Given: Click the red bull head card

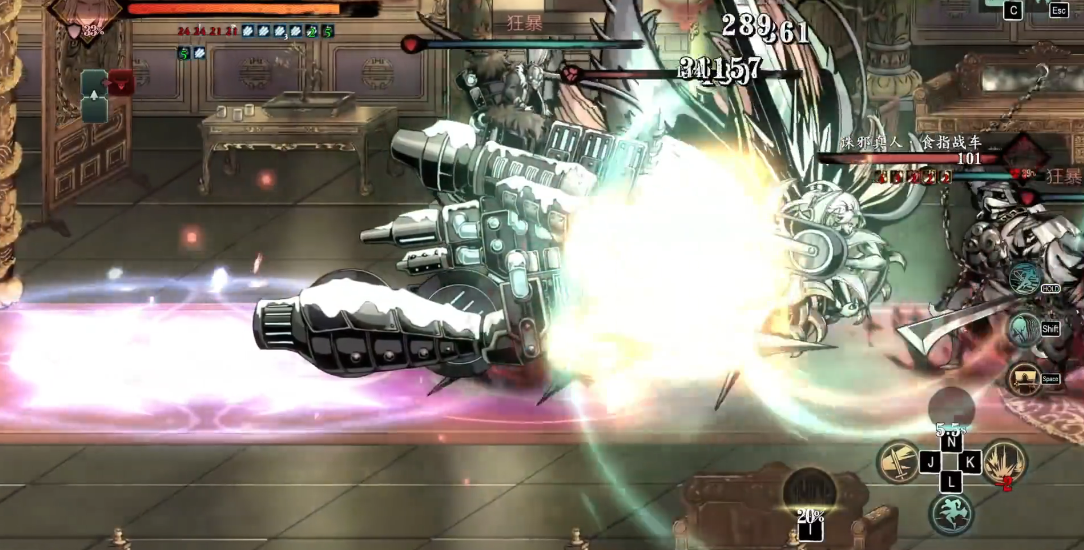Looking at the screenshot, I should pyautogui.click(x=121, y=83).
